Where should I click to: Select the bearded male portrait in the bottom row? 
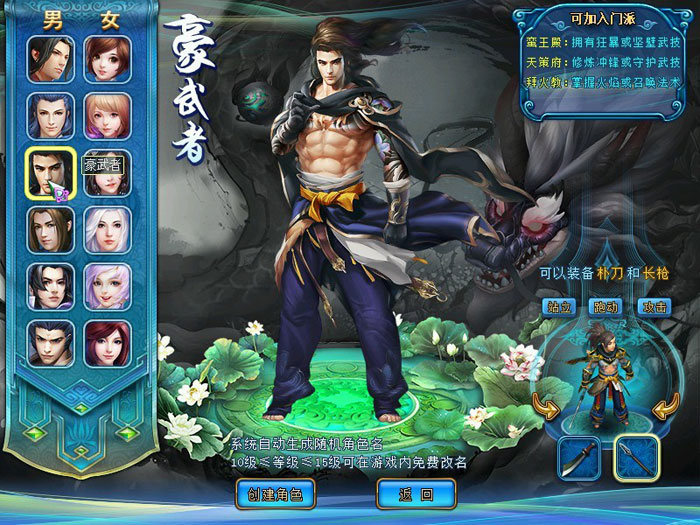49,344
